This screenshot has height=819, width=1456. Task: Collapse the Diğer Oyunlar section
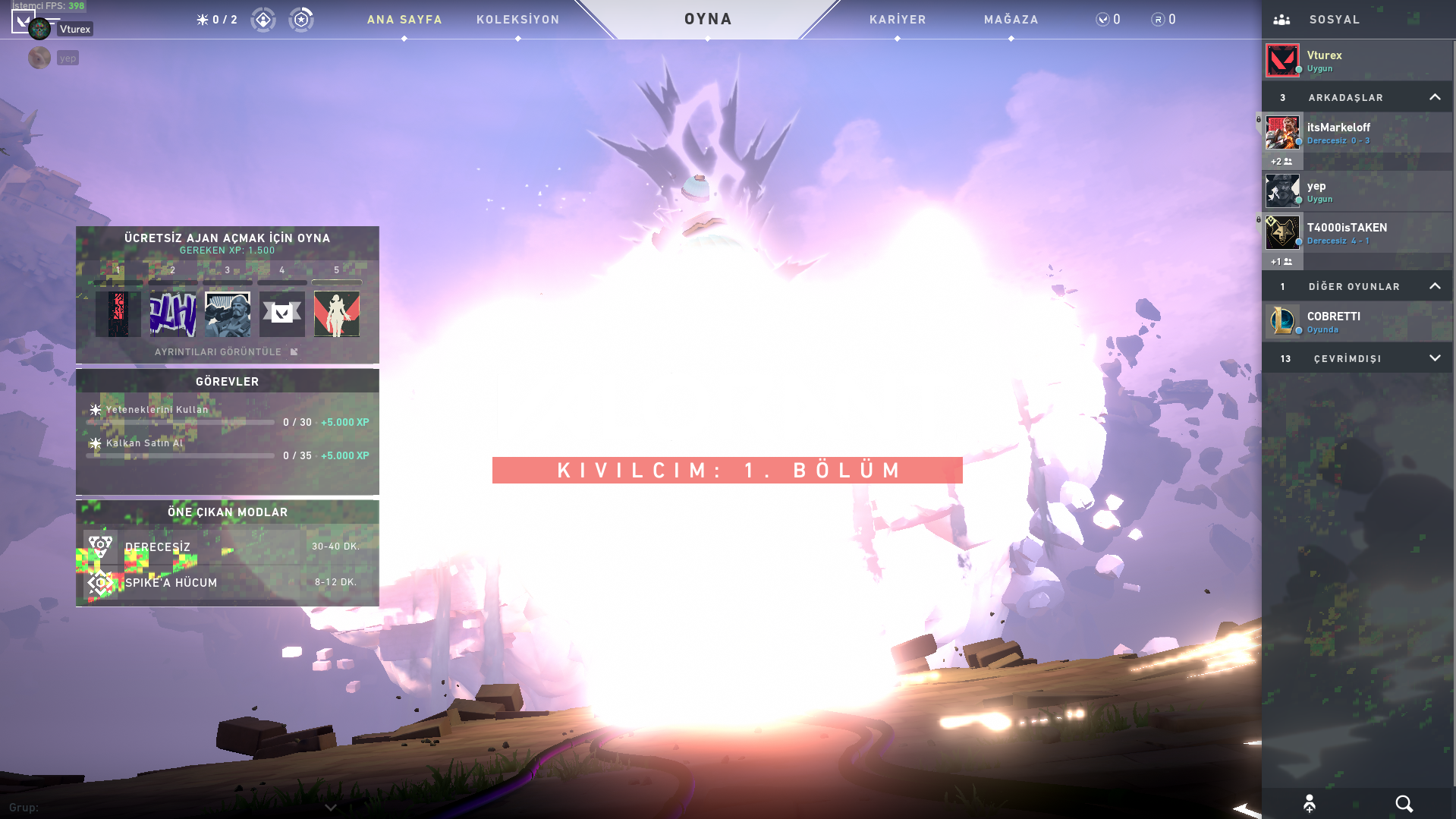tap(1434, 286)
